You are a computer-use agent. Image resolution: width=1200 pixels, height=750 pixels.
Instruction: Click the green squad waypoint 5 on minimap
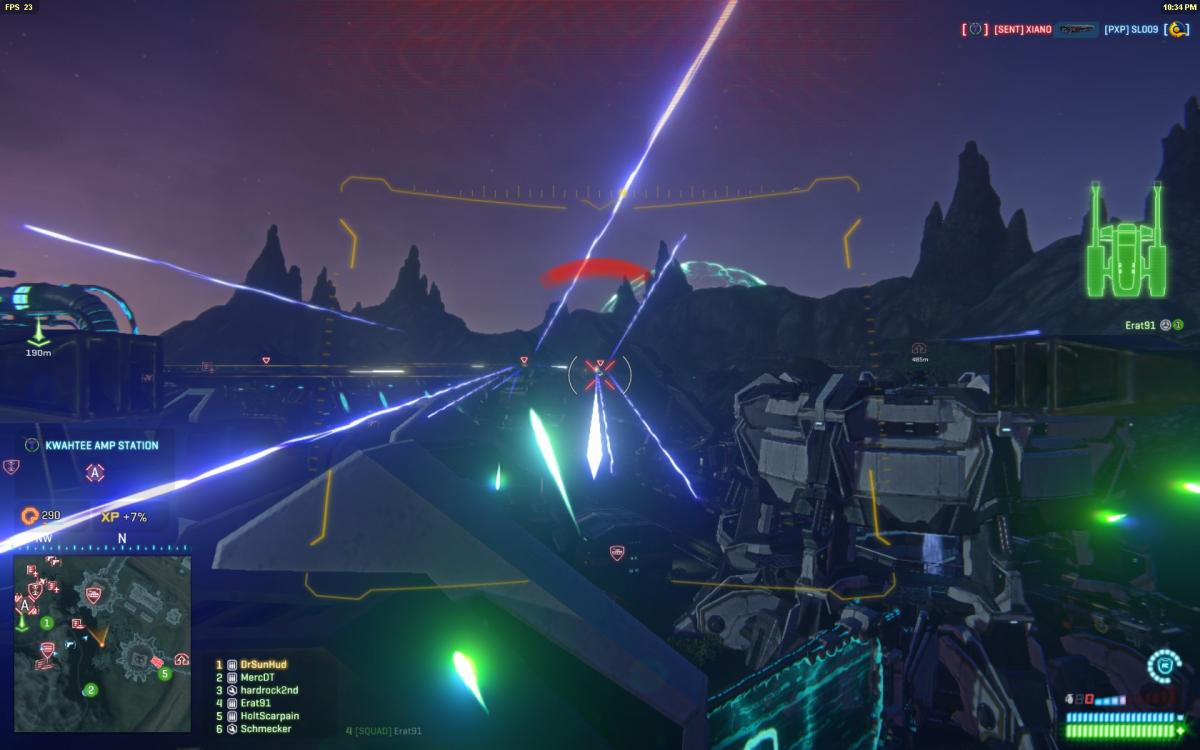pyautogui.click(x=166, y=673)
